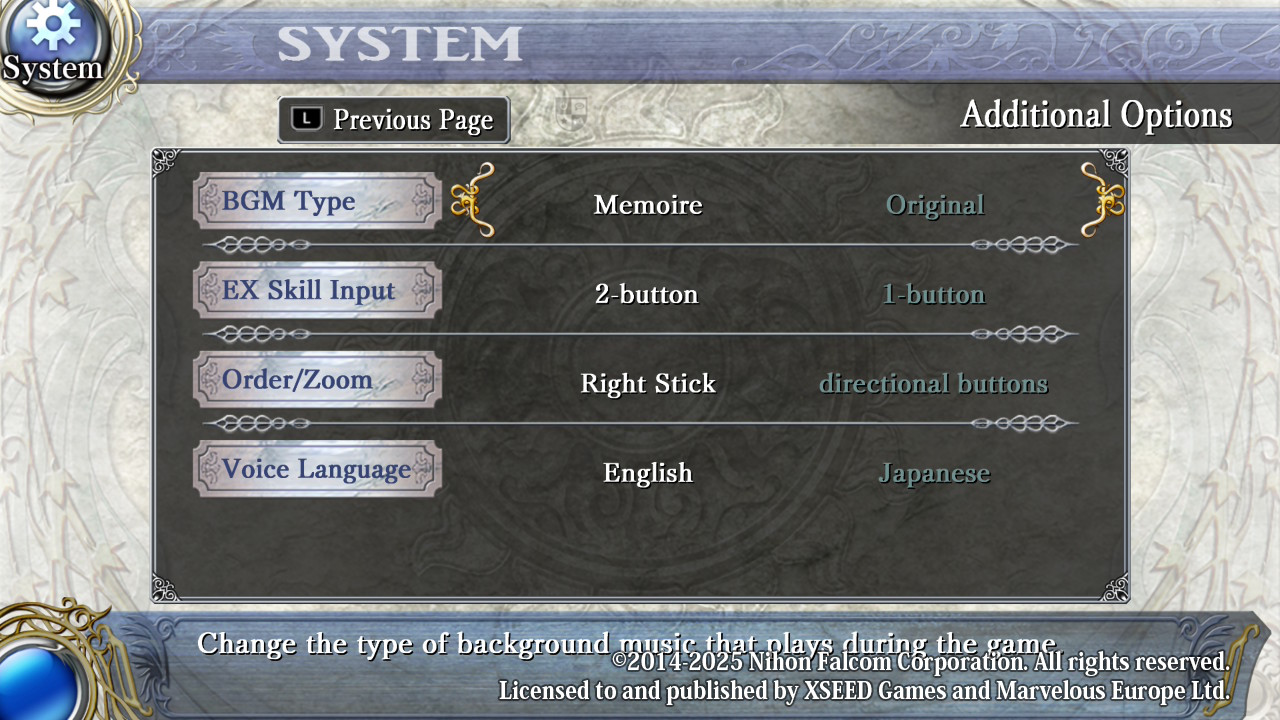Select the Voice Language option row
The height and width of the screenshot is (720, 1280).
pyautogui.click(x=317, y=469)
